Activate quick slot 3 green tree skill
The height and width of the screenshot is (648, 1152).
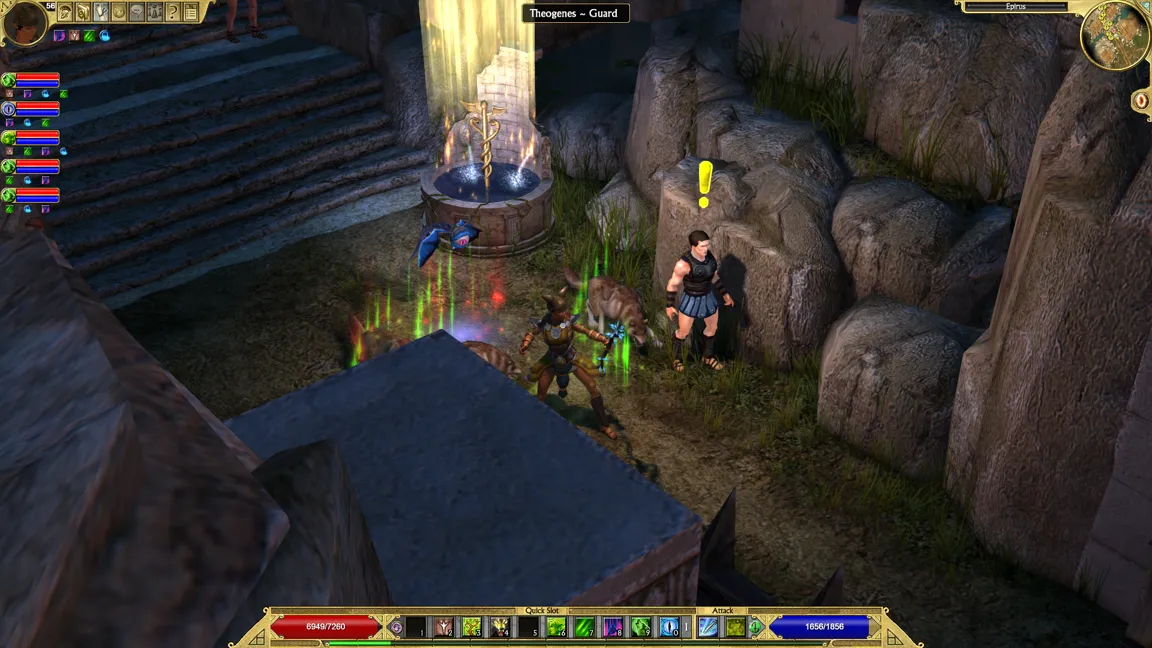[471, 627]
